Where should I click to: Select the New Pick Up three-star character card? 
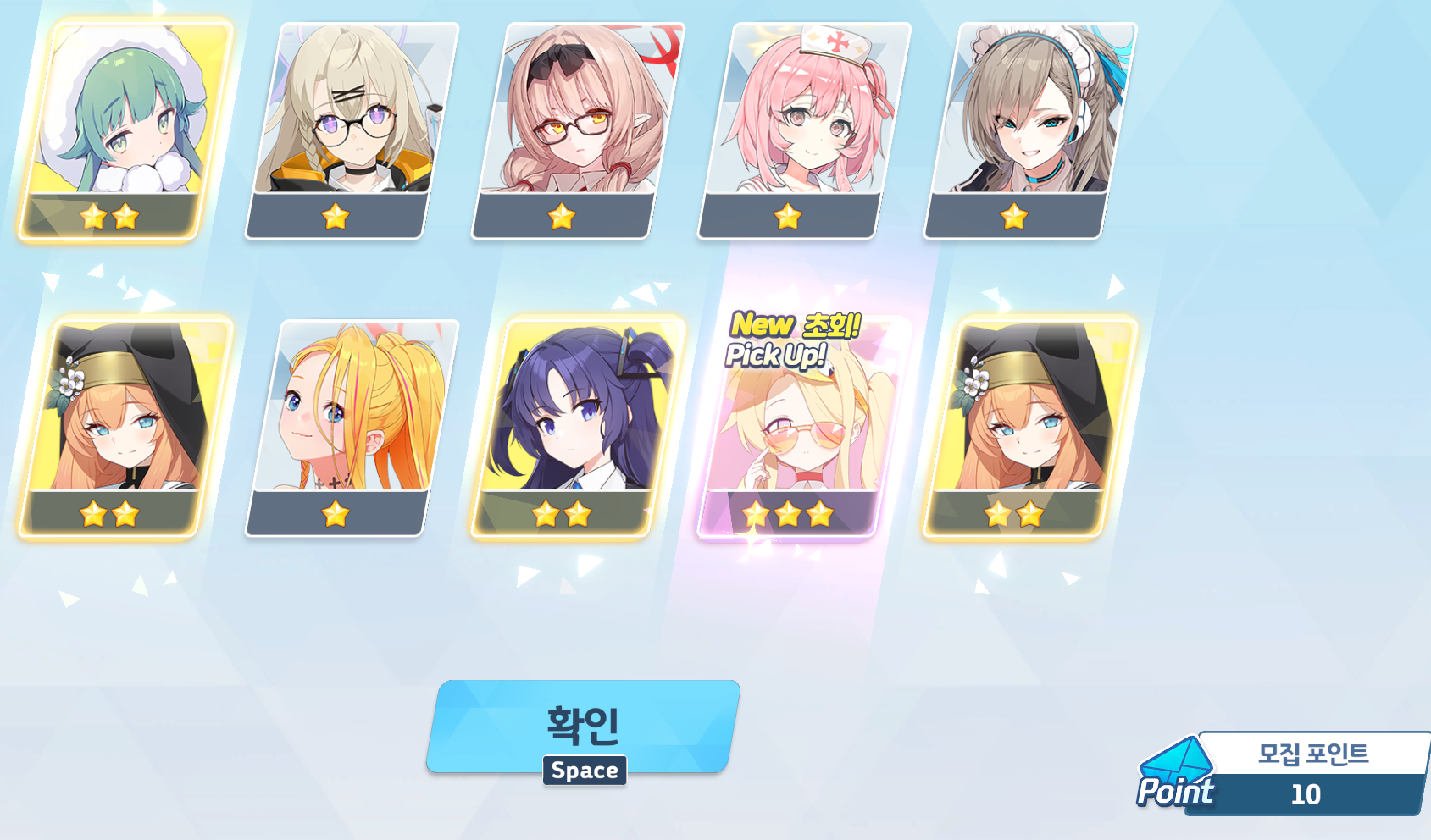point(791,423)
